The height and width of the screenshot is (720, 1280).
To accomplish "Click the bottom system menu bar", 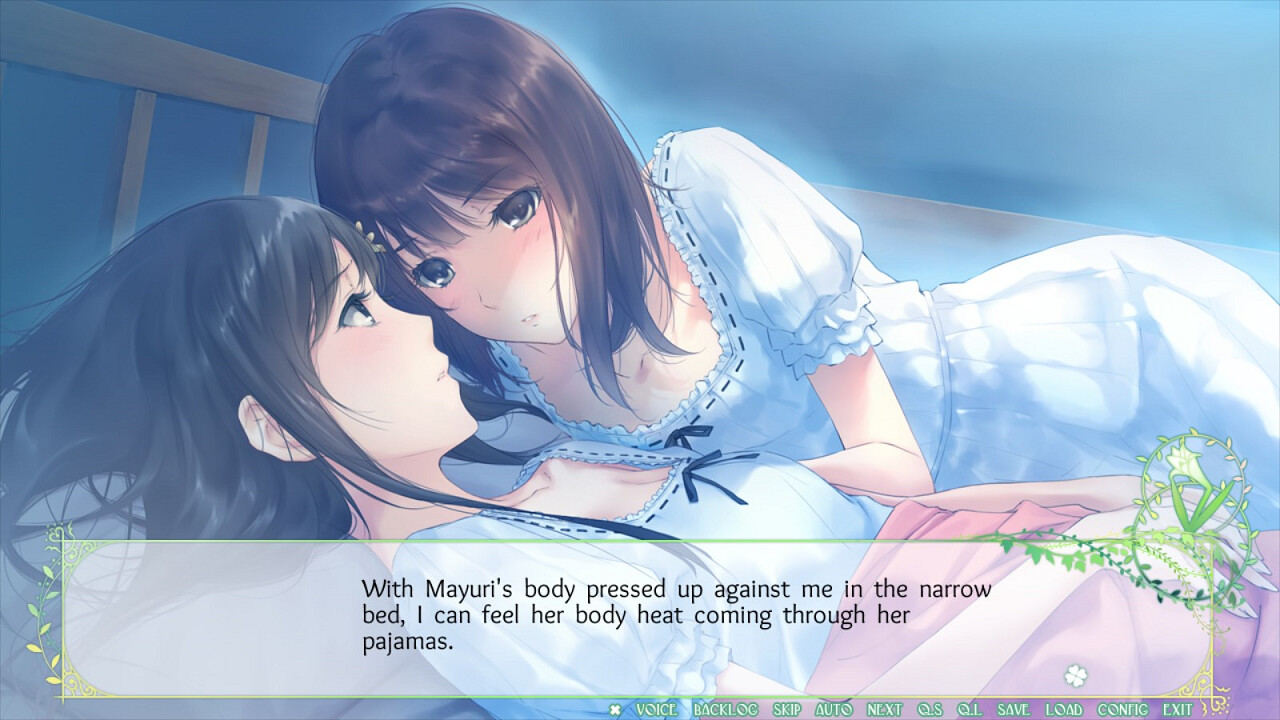I will click(900, 707).
